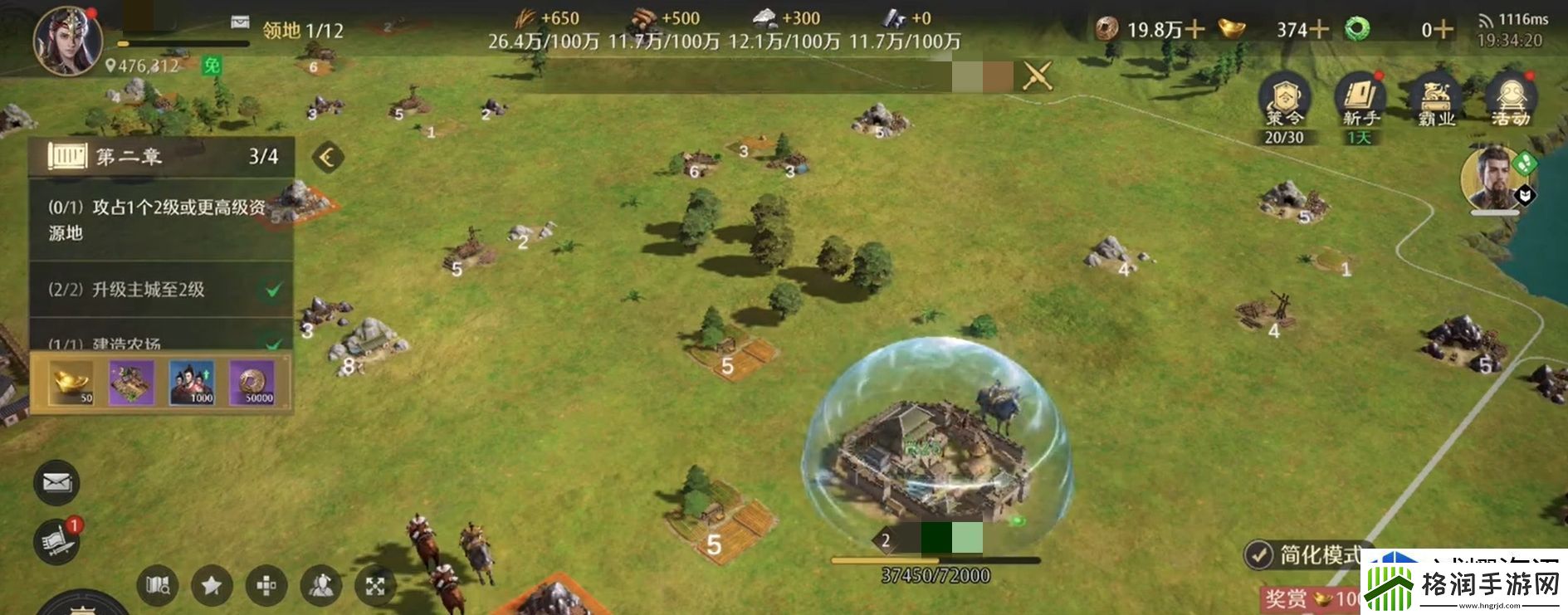The width and height of the screenshot is (1568, 615).
Task: Open the map search button
Action: click(x=158, y=586)
